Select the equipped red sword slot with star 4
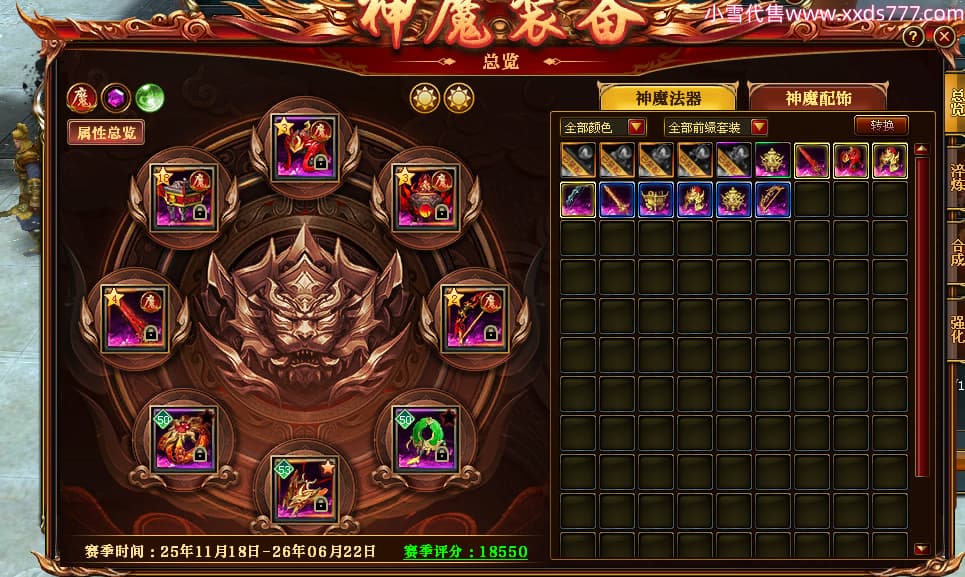This screenshot has width=965, height=577. pos(137,318)
